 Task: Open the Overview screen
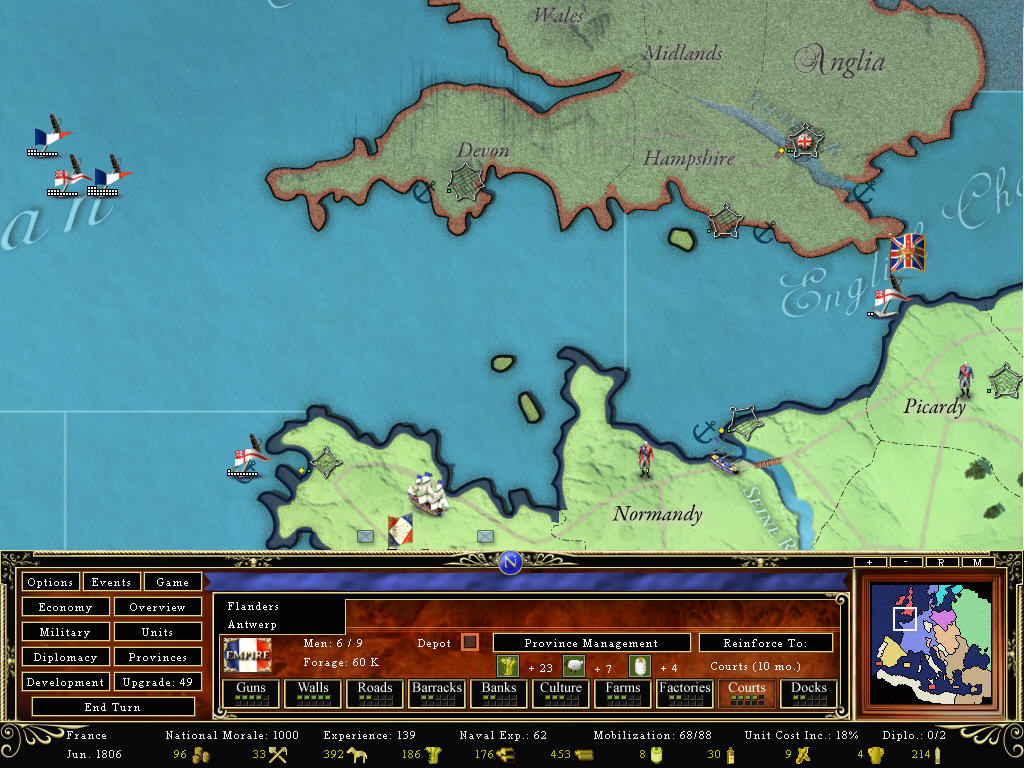157,607
